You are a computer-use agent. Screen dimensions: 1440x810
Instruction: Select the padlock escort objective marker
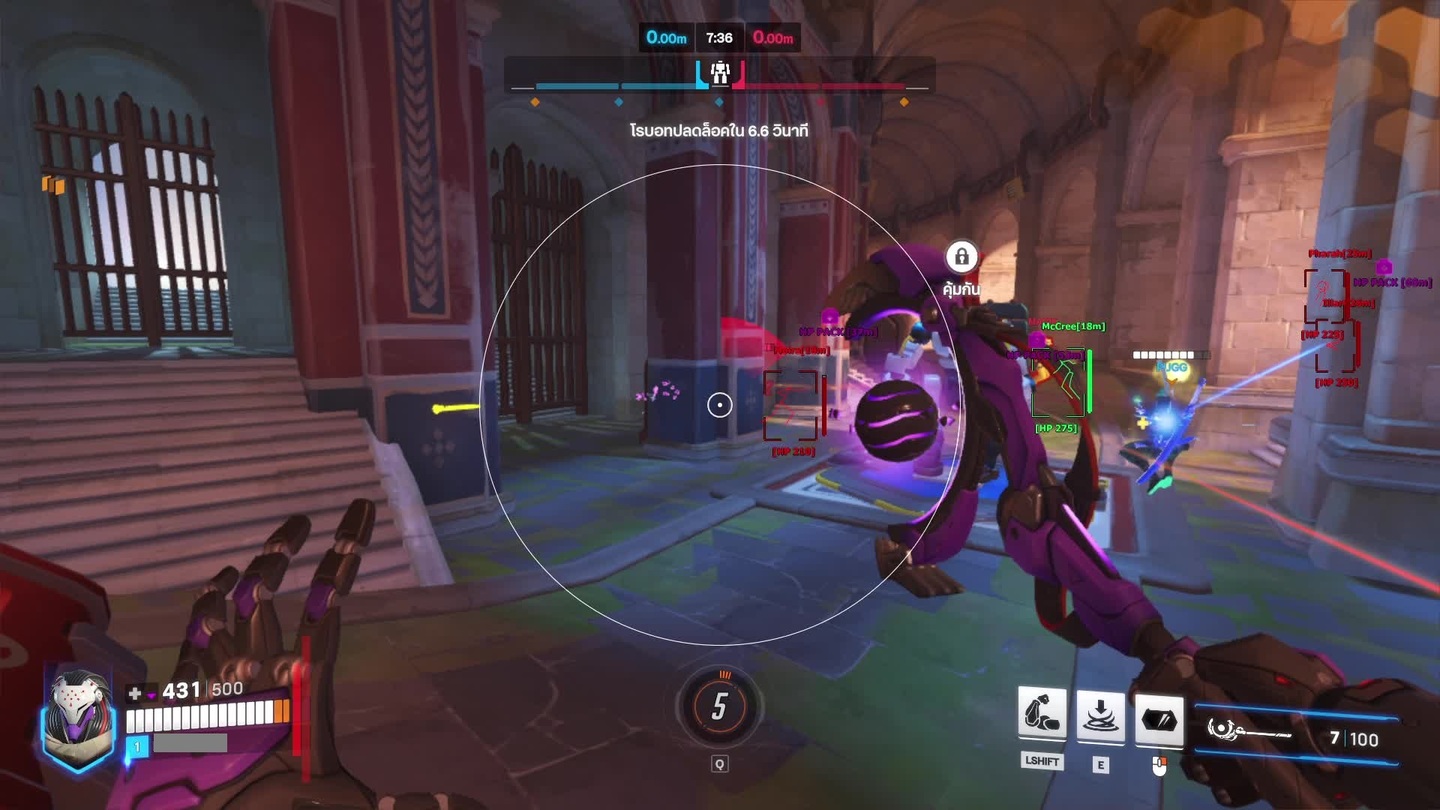click(961, 257)
